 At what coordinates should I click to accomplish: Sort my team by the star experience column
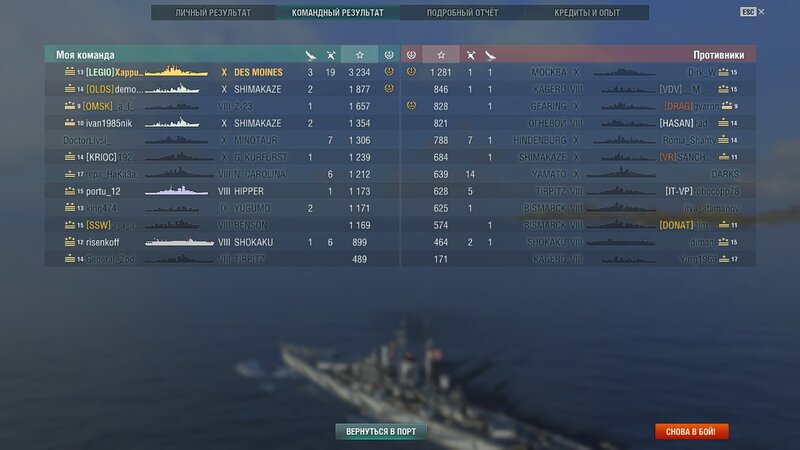359,54
